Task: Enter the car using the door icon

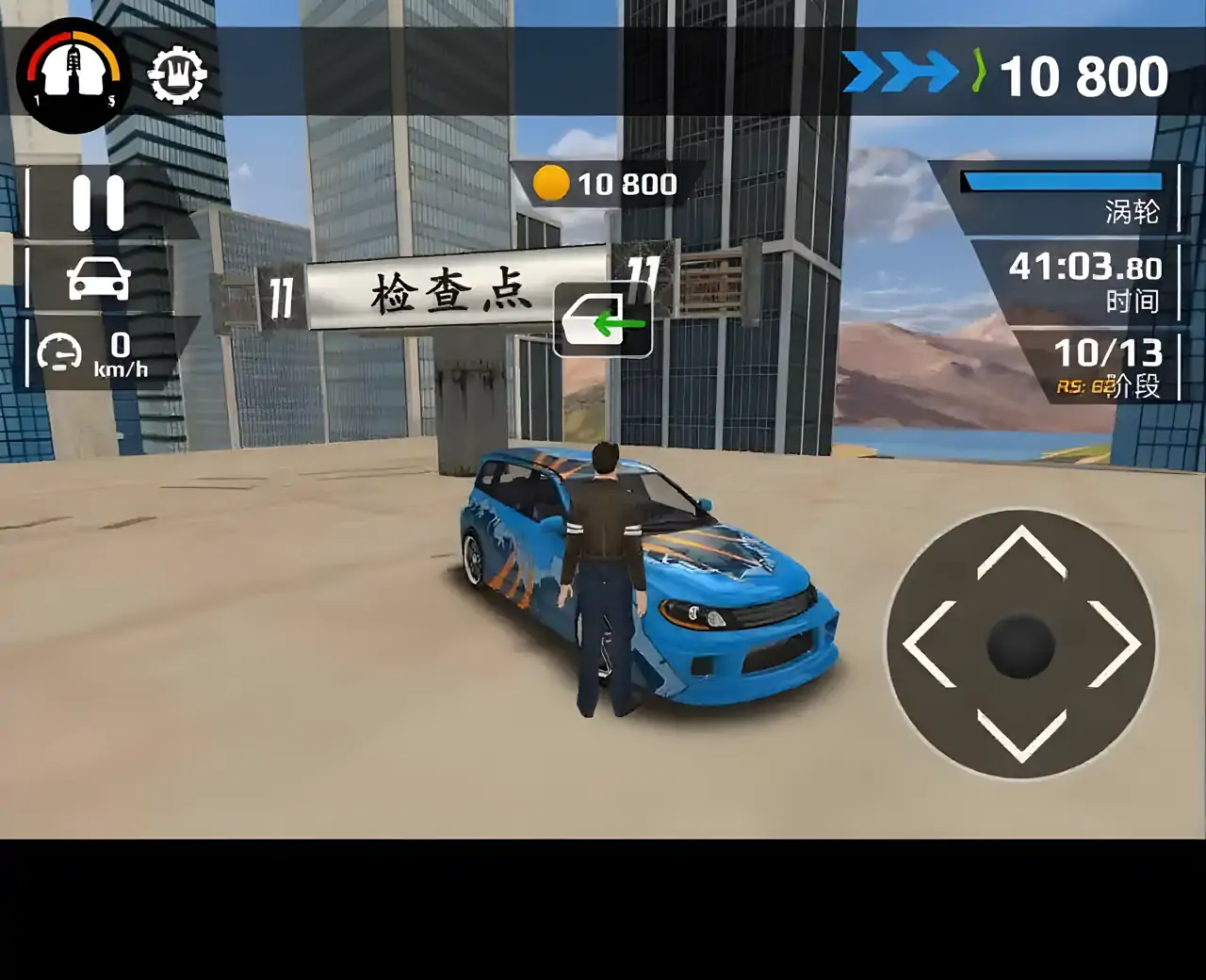Action: click(603, 321)
